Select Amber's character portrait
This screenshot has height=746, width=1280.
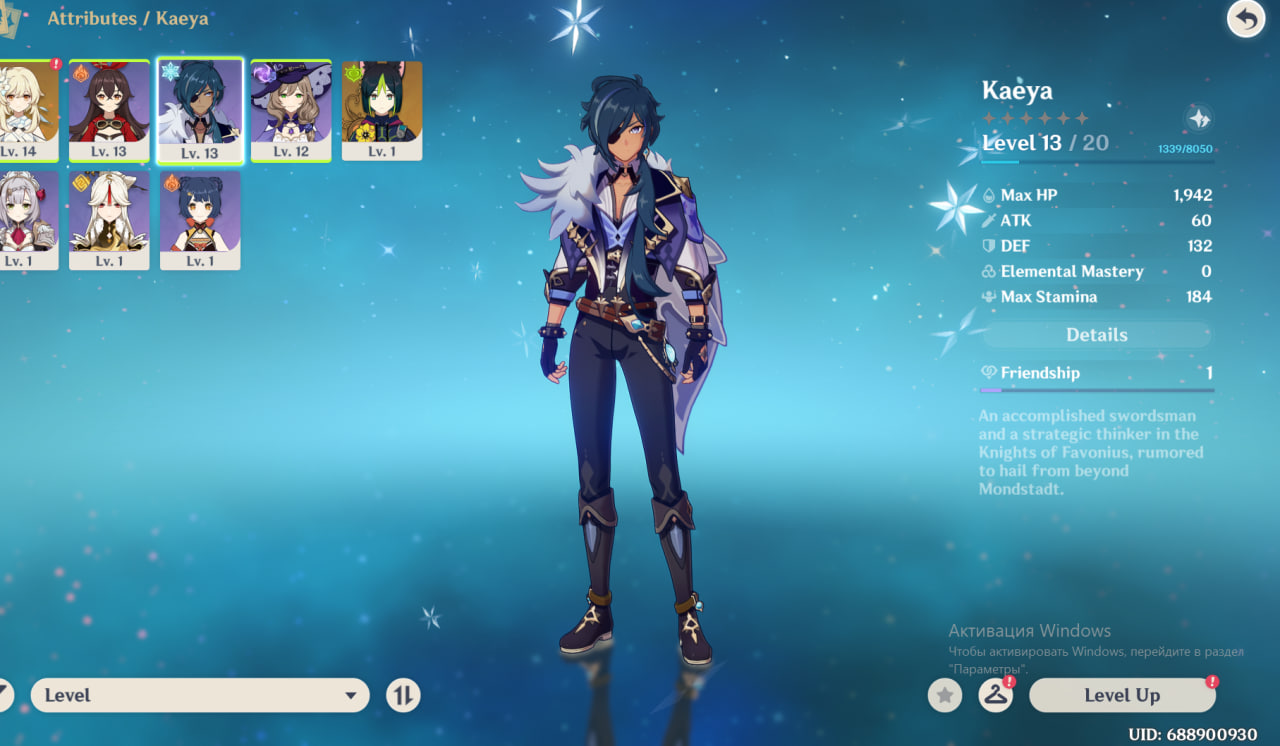[x=109, y=110]
